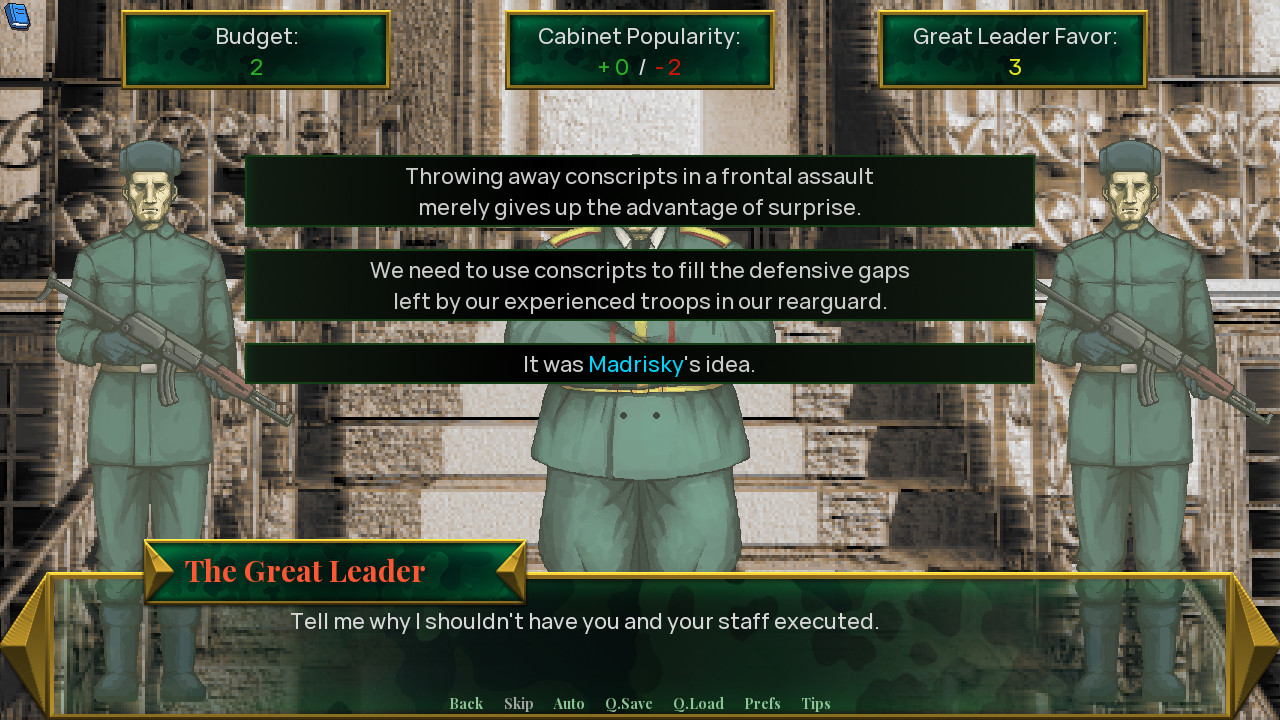Click the Budget counter panel

(256, 49)
